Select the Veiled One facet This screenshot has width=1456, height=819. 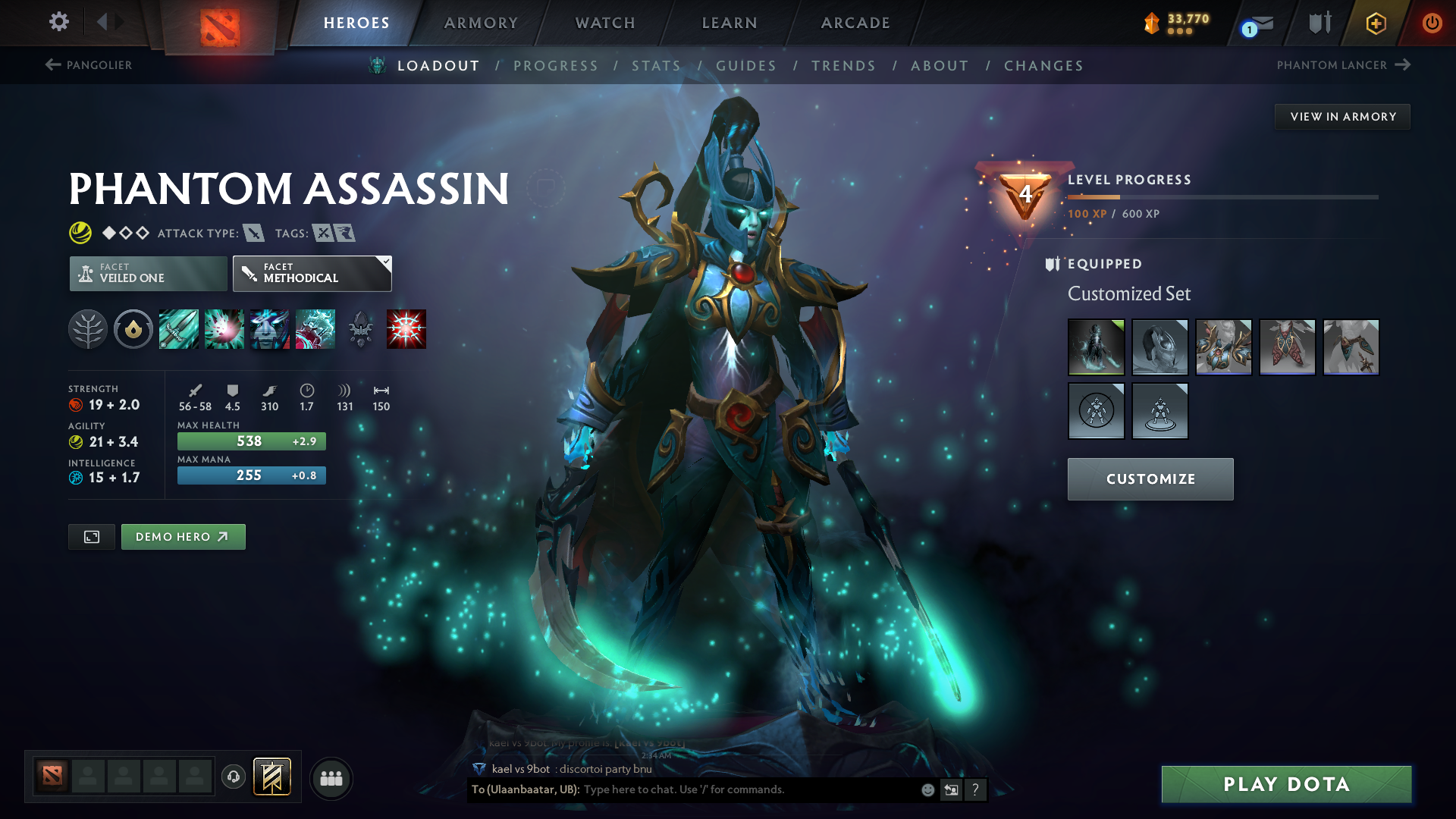click(147, 273)
